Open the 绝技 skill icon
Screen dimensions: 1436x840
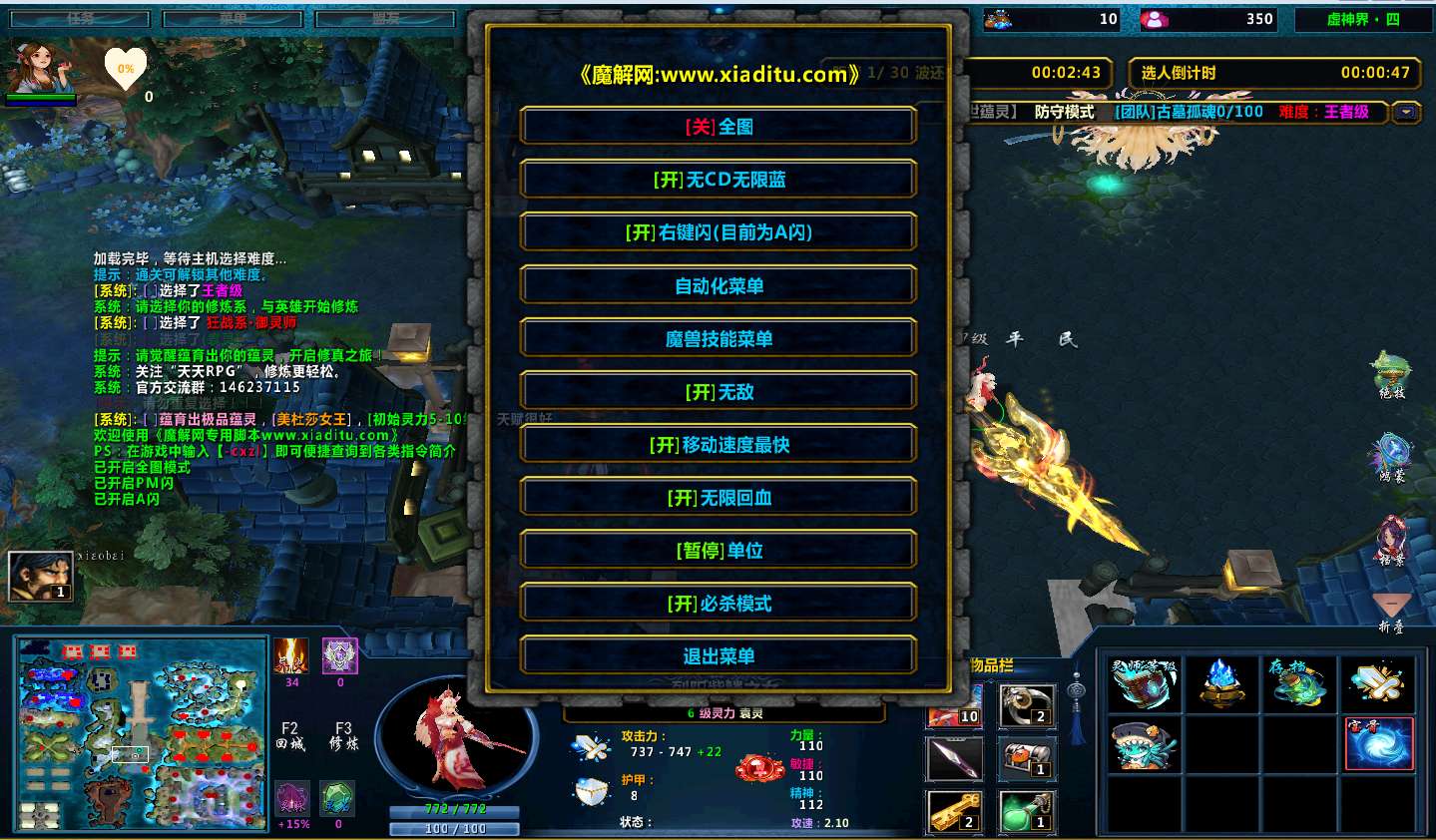click(1391, 373)
